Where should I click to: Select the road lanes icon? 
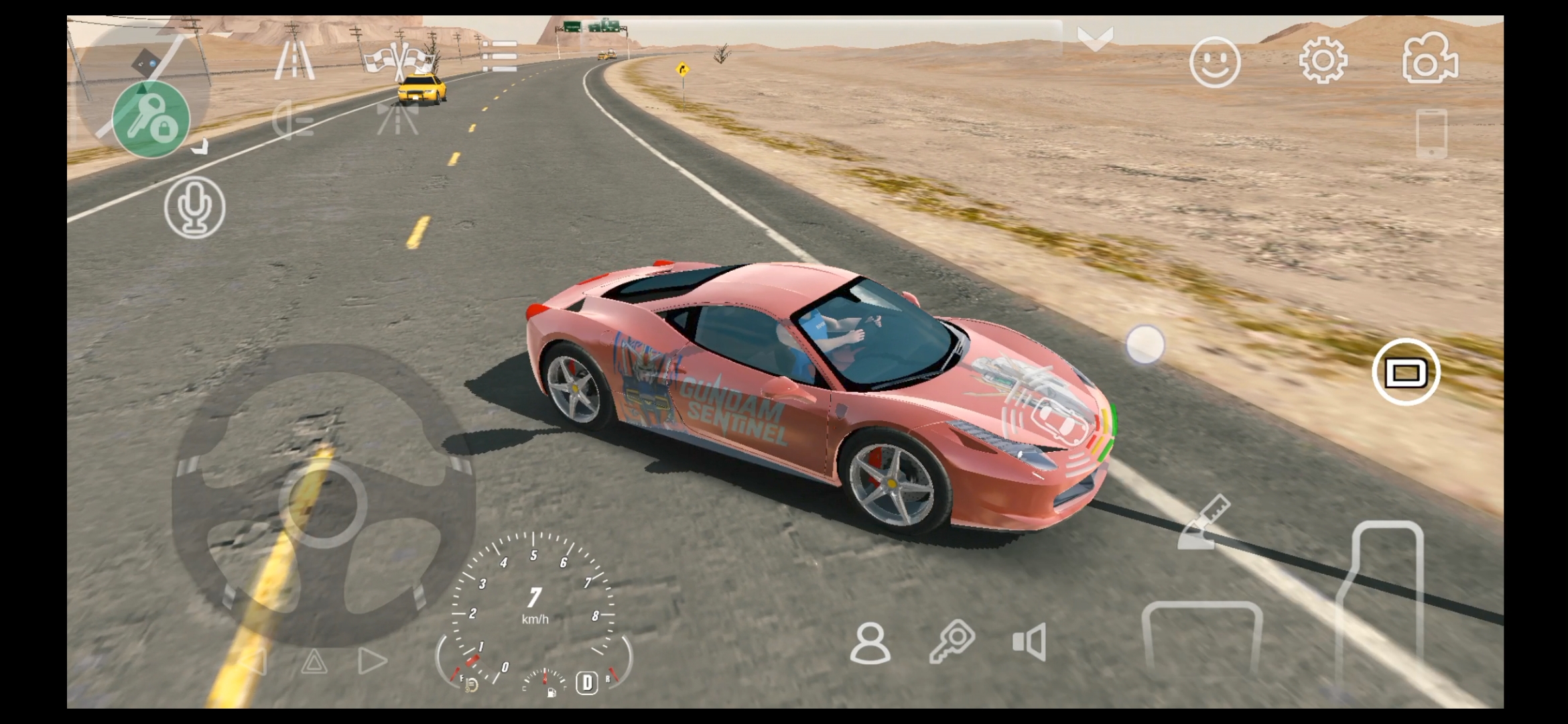point(294,61)
